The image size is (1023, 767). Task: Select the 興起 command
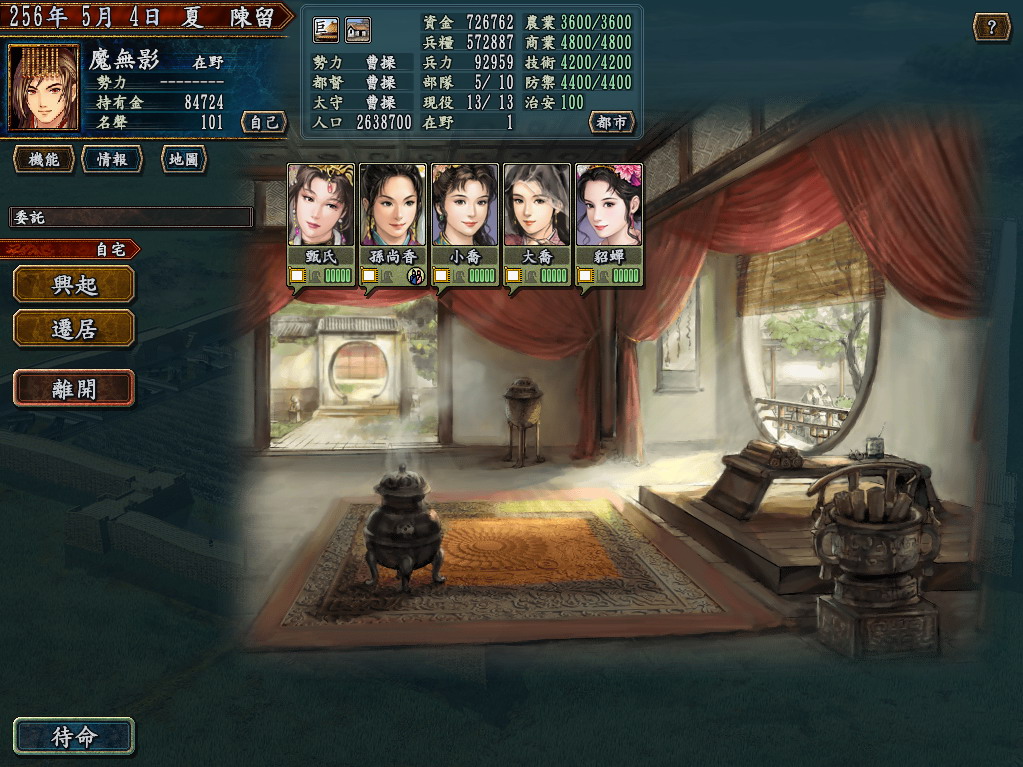(74, 284)
